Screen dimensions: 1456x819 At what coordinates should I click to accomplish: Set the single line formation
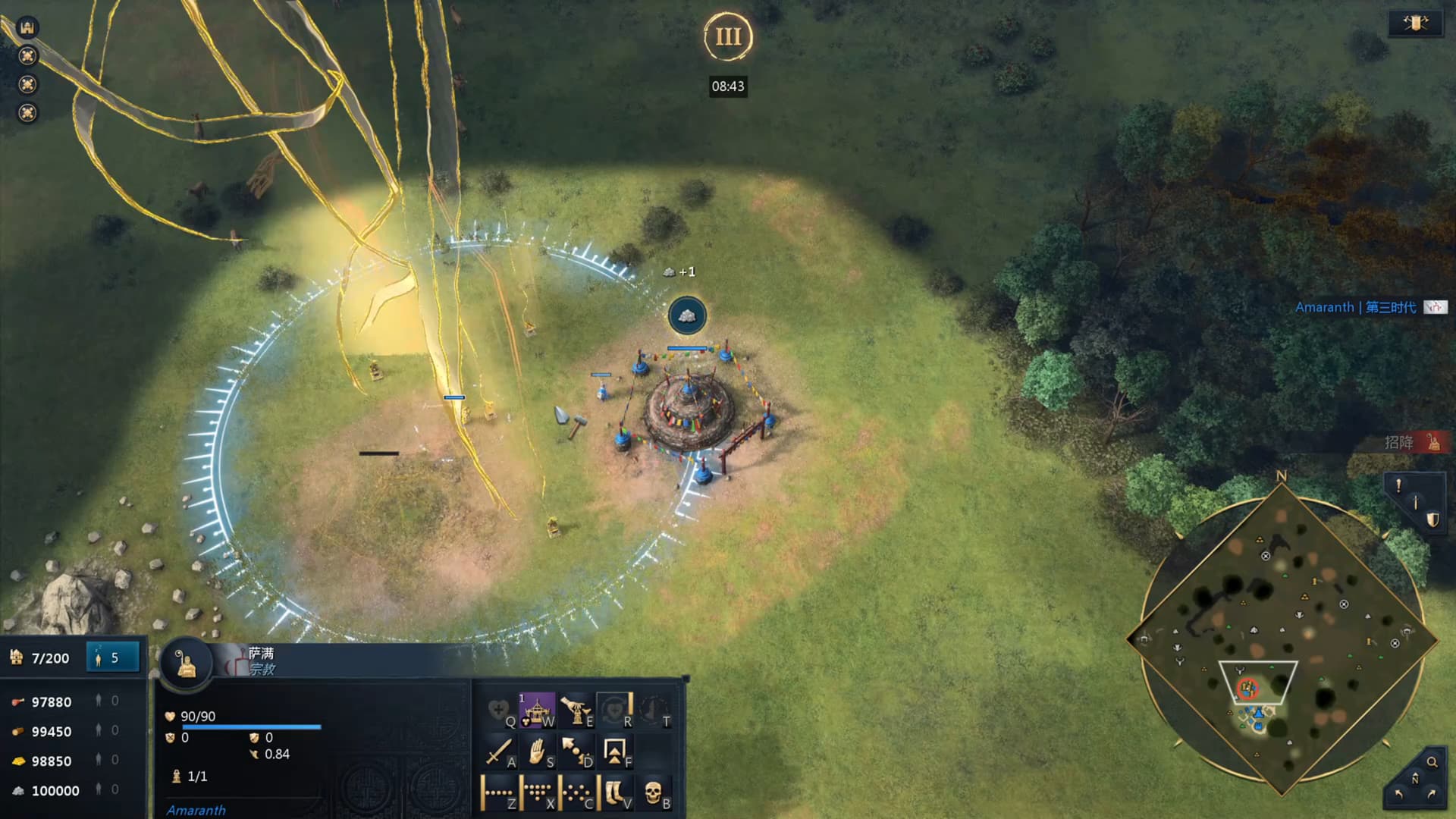point(498,792)
